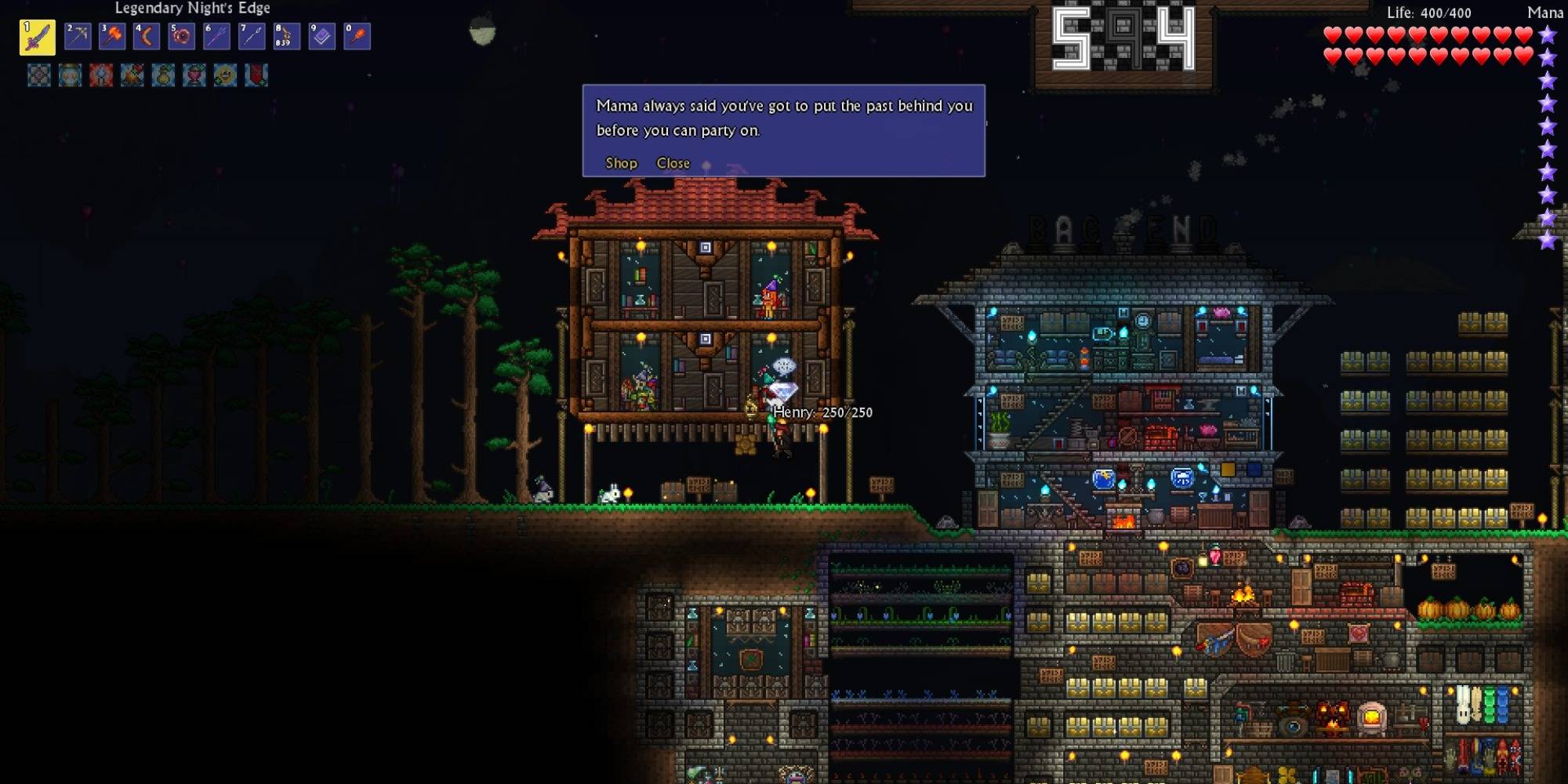Select the pickaxe in hotbar slot 2

point(78,36)
